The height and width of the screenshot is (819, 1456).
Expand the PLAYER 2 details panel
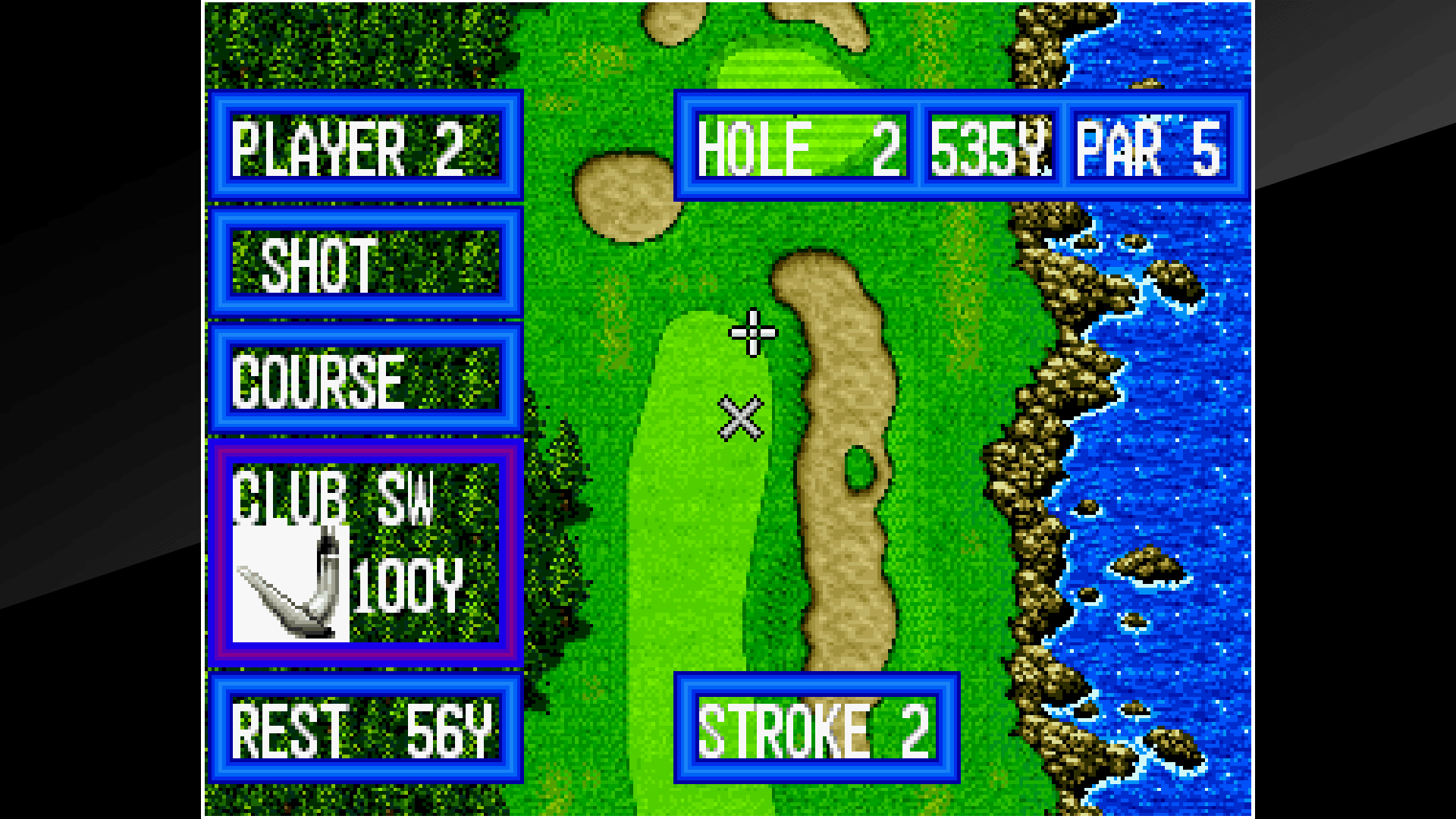pos(366,149)
